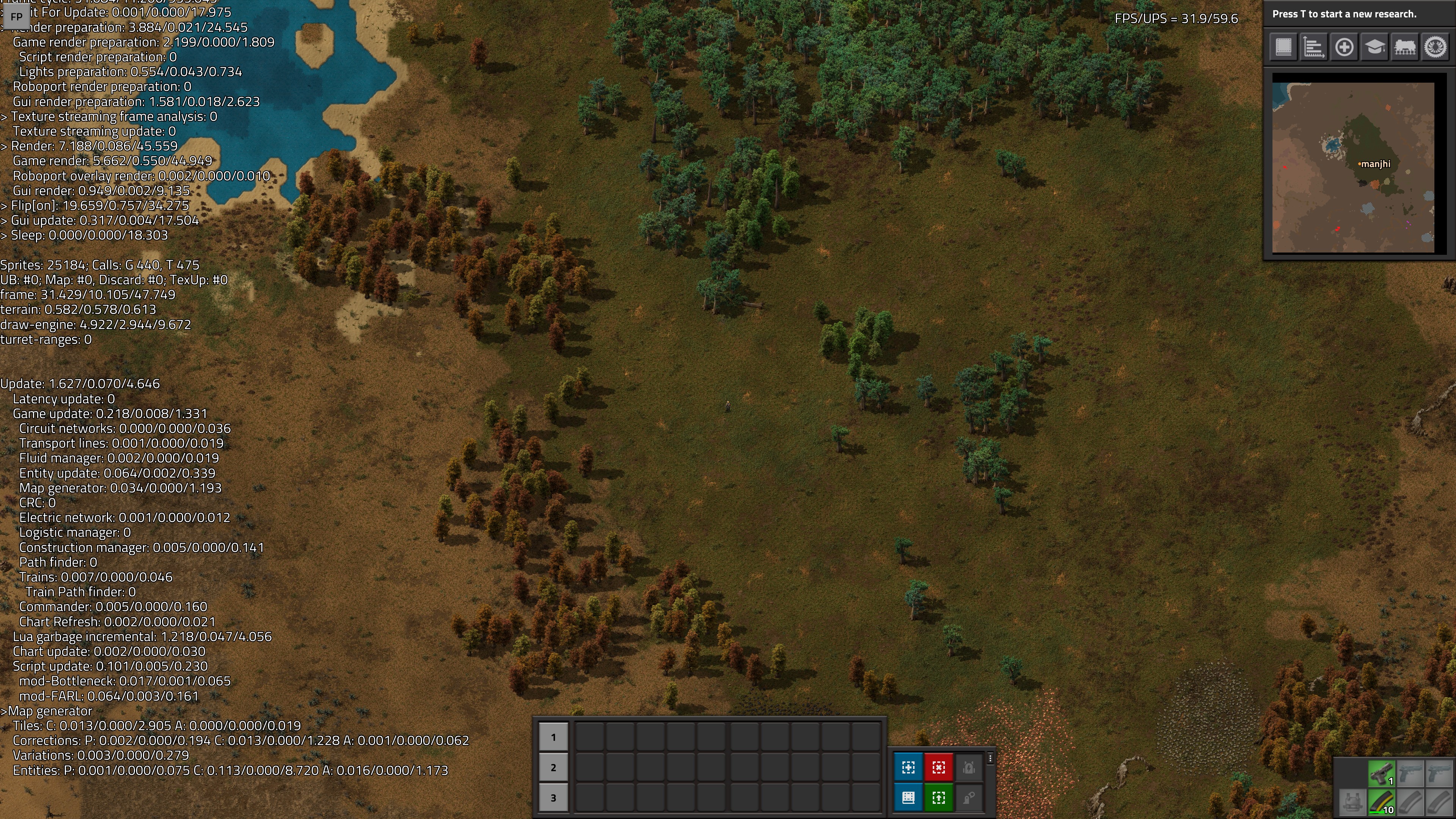Select the equipped pistol weapon slot
This screenshot has height=819, width=1456.
click(1381, 774)
